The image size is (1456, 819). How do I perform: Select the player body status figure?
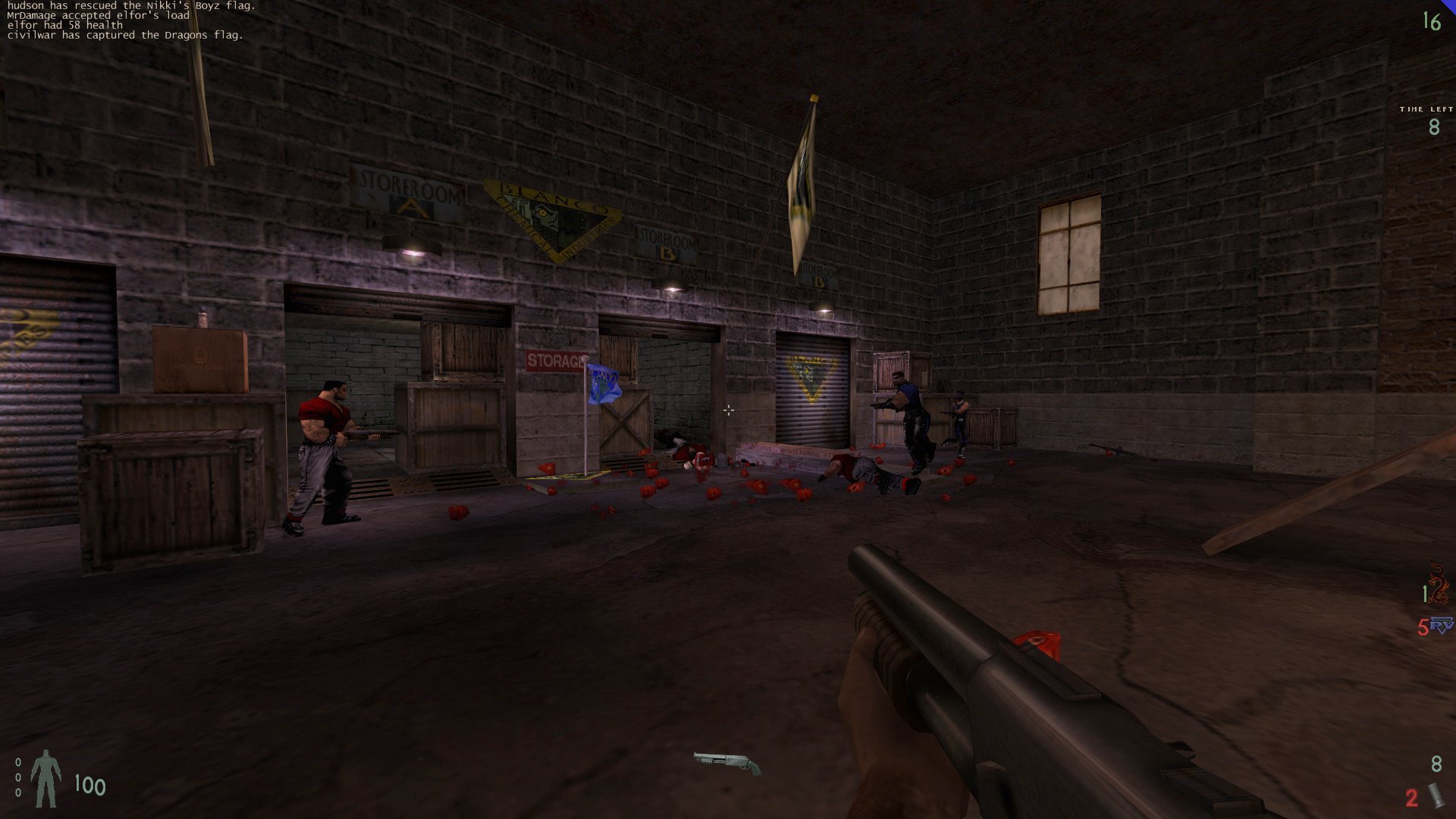45,779
